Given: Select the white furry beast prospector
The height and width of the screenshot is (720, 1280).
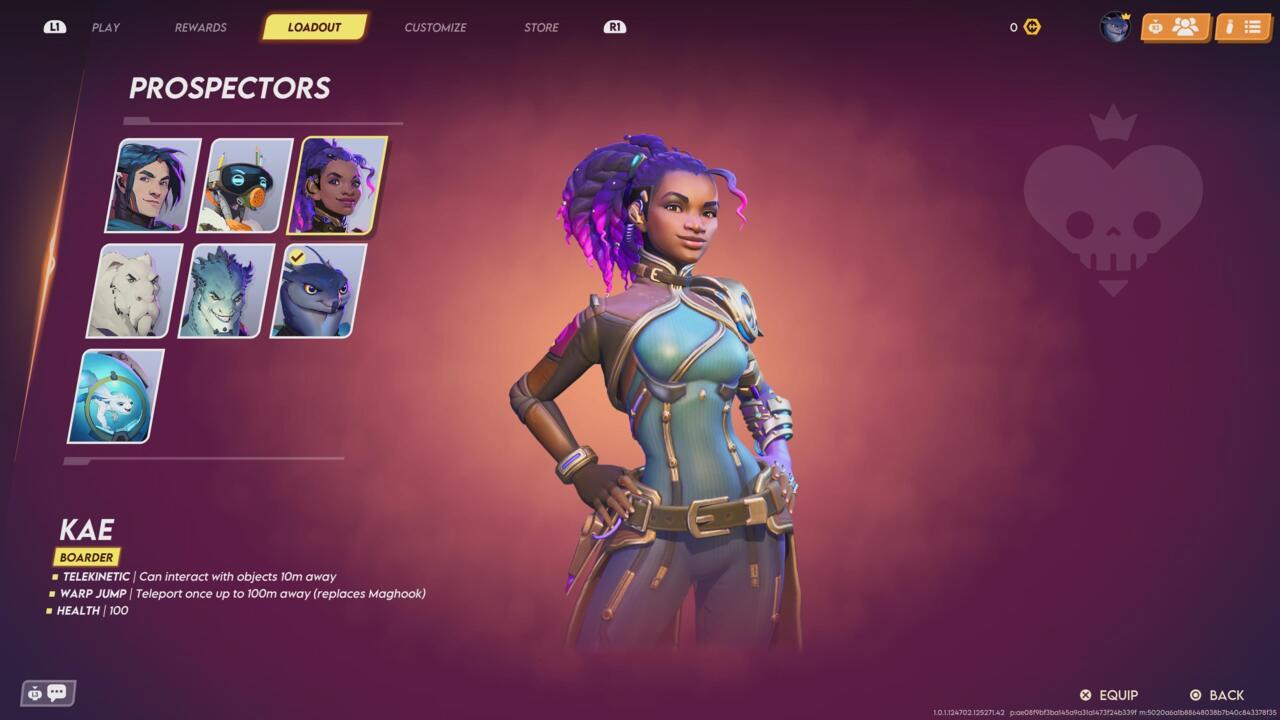Looking at the screenshot, I should (135, 291).
